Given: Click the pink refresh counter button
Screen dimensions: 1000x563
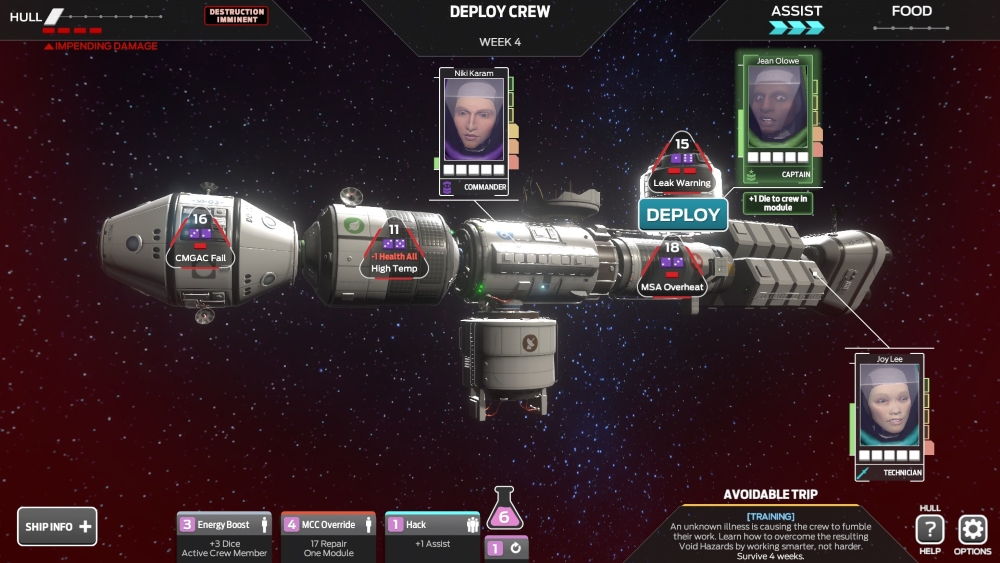Looking at the screenshot, I should point(506,548).
